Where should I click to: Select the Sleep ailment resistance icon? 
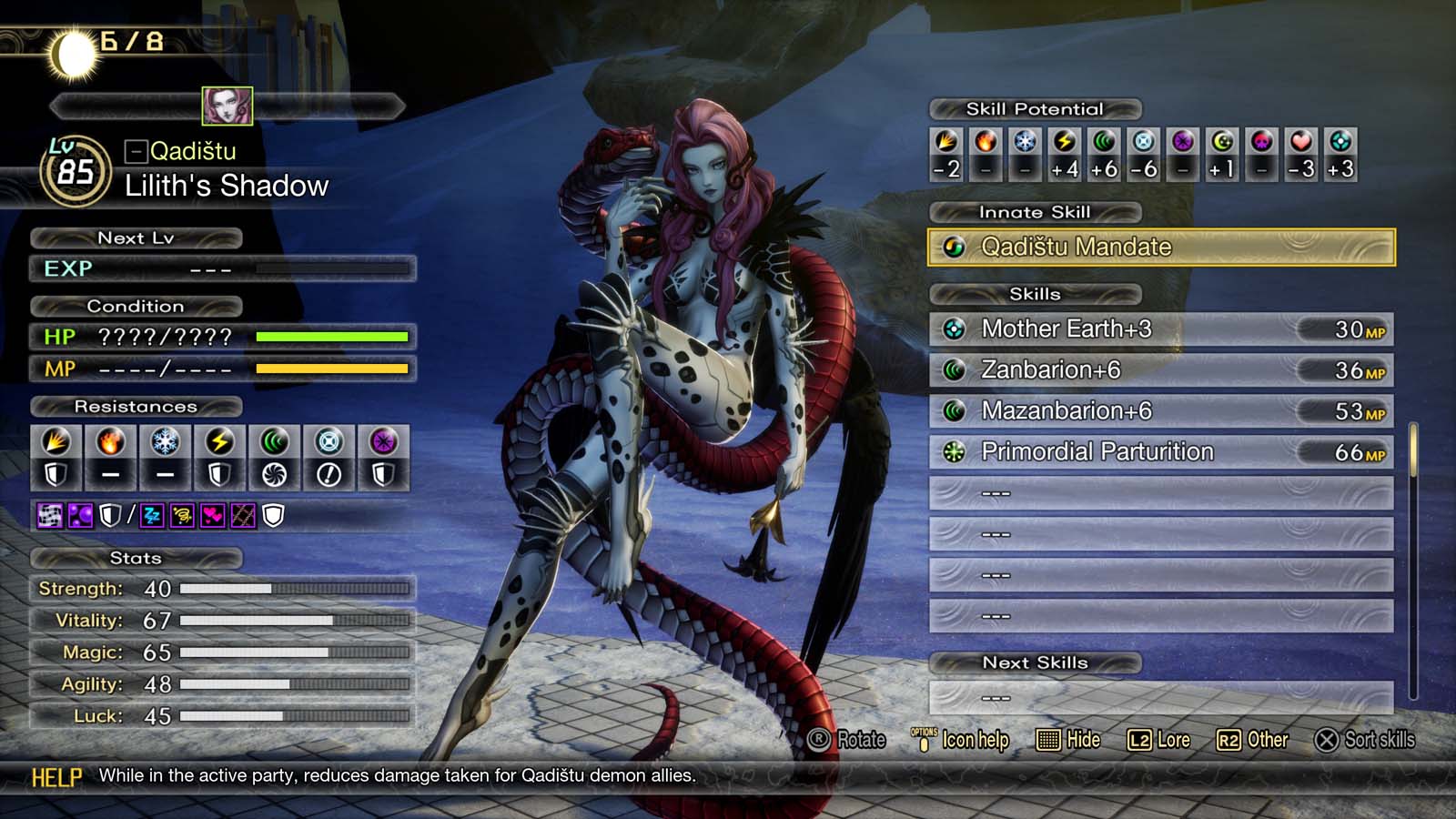(x=152, y=516)
